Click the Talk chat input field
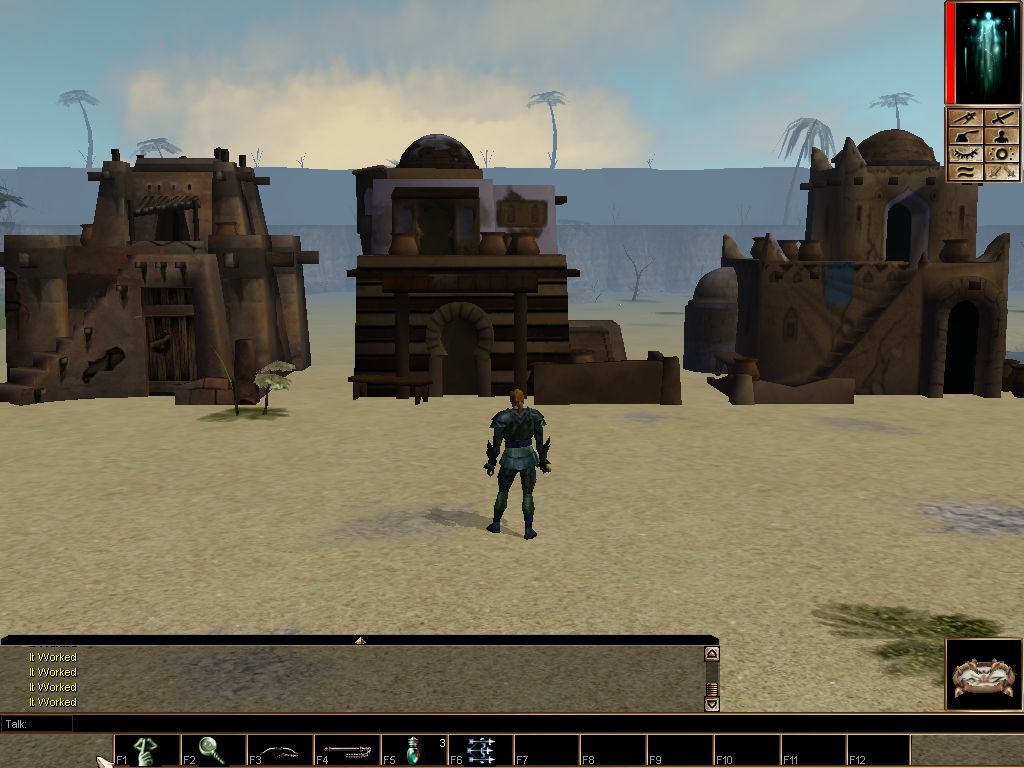This screenshot has width=1024, height=768. [380, 724]
